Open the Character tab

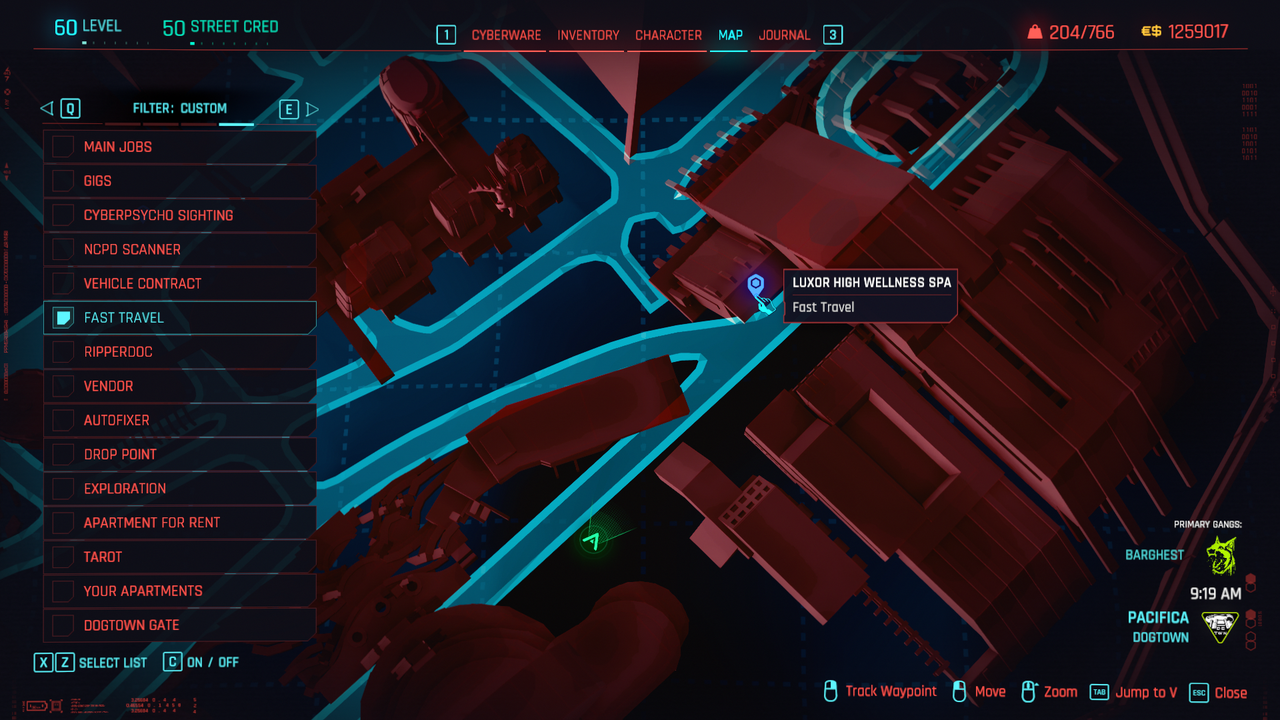point(668,35)
